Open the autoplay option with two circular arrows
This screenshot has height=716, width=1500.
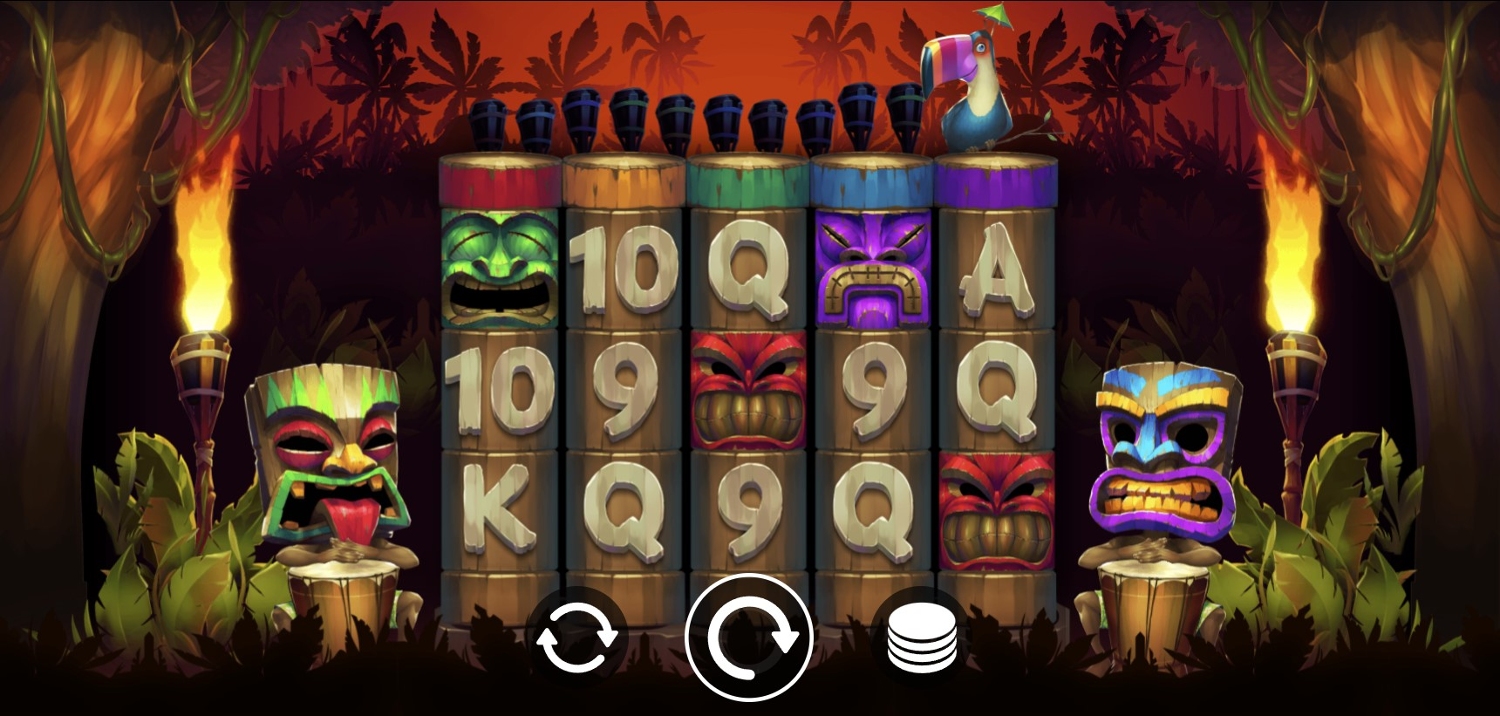coord(576,638)
